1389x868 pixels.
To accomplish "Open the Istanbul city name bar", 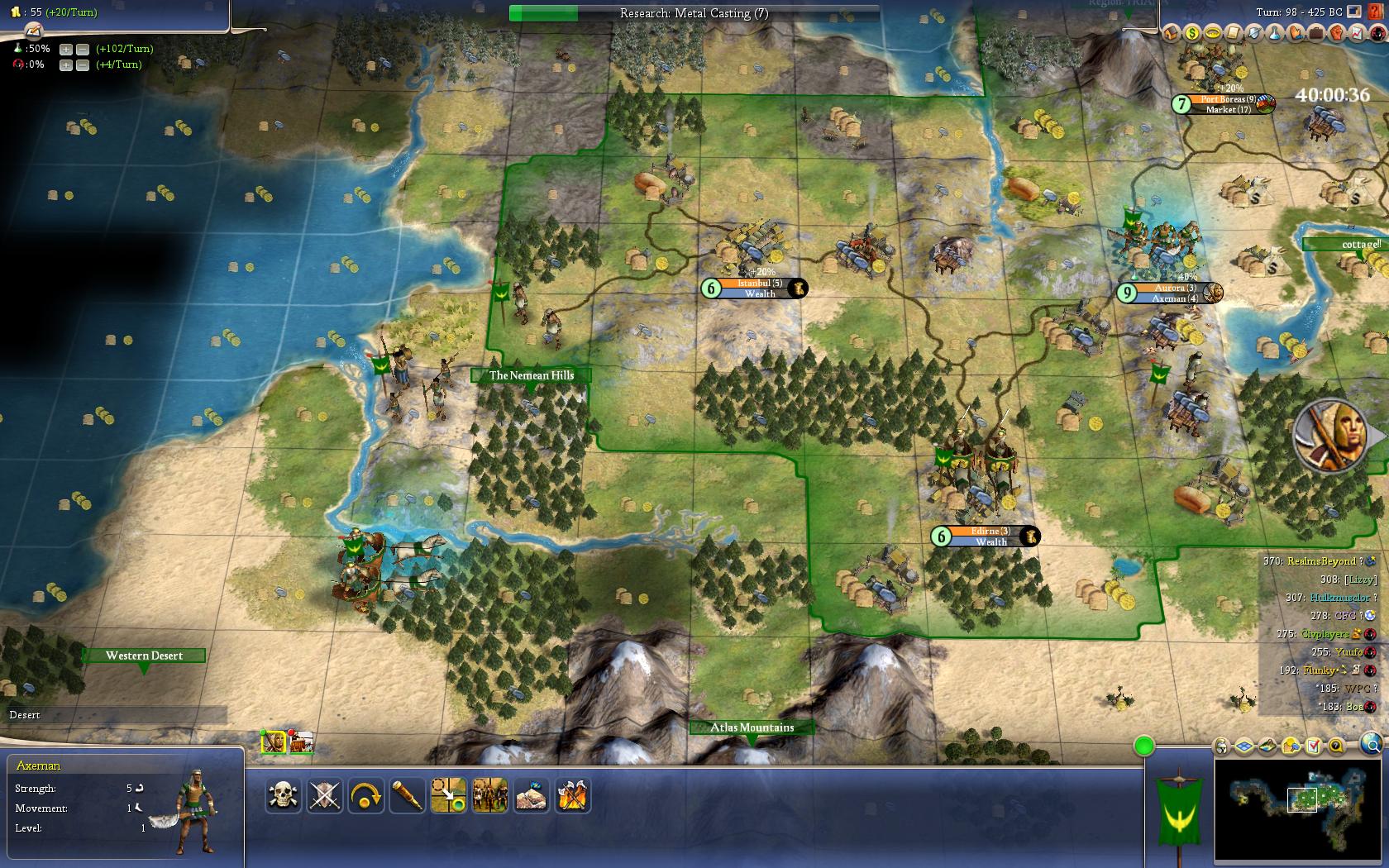I will coord(759,284).
